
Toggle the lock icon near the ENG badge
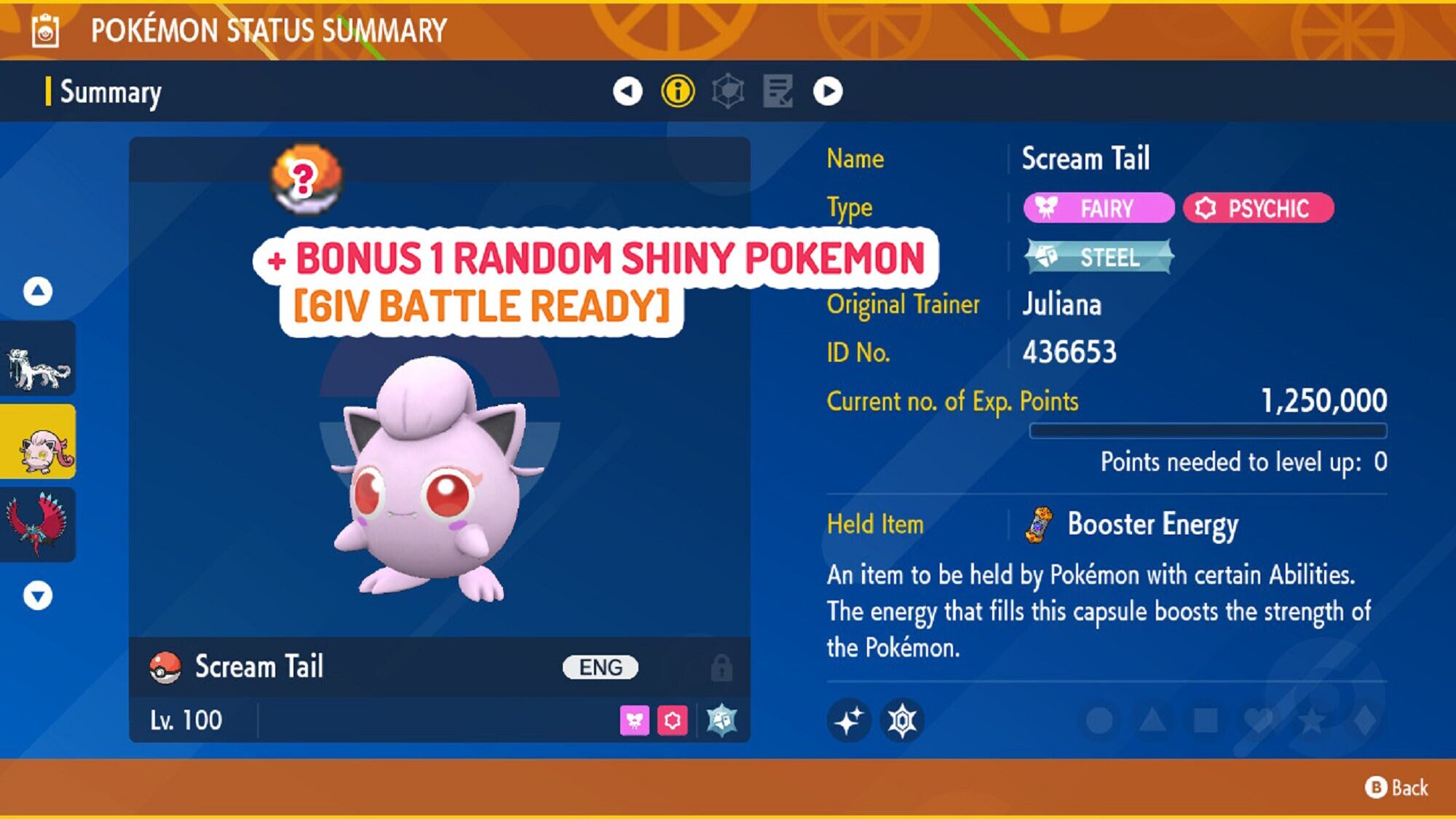coord(721,666)
